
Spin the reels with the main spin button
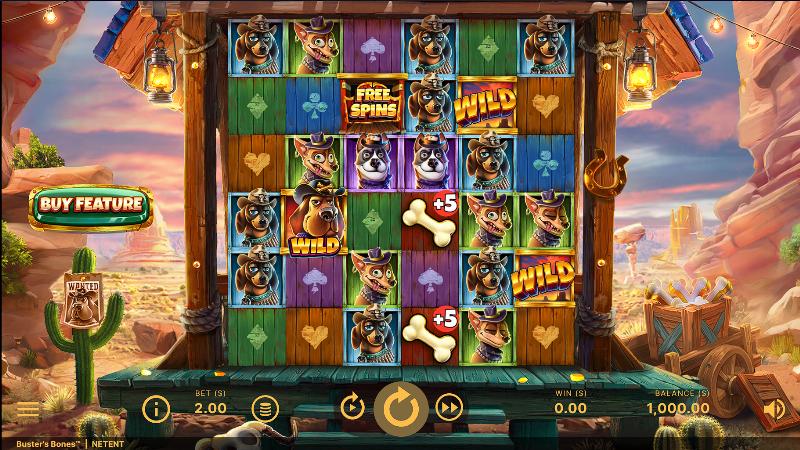[401, 408]
